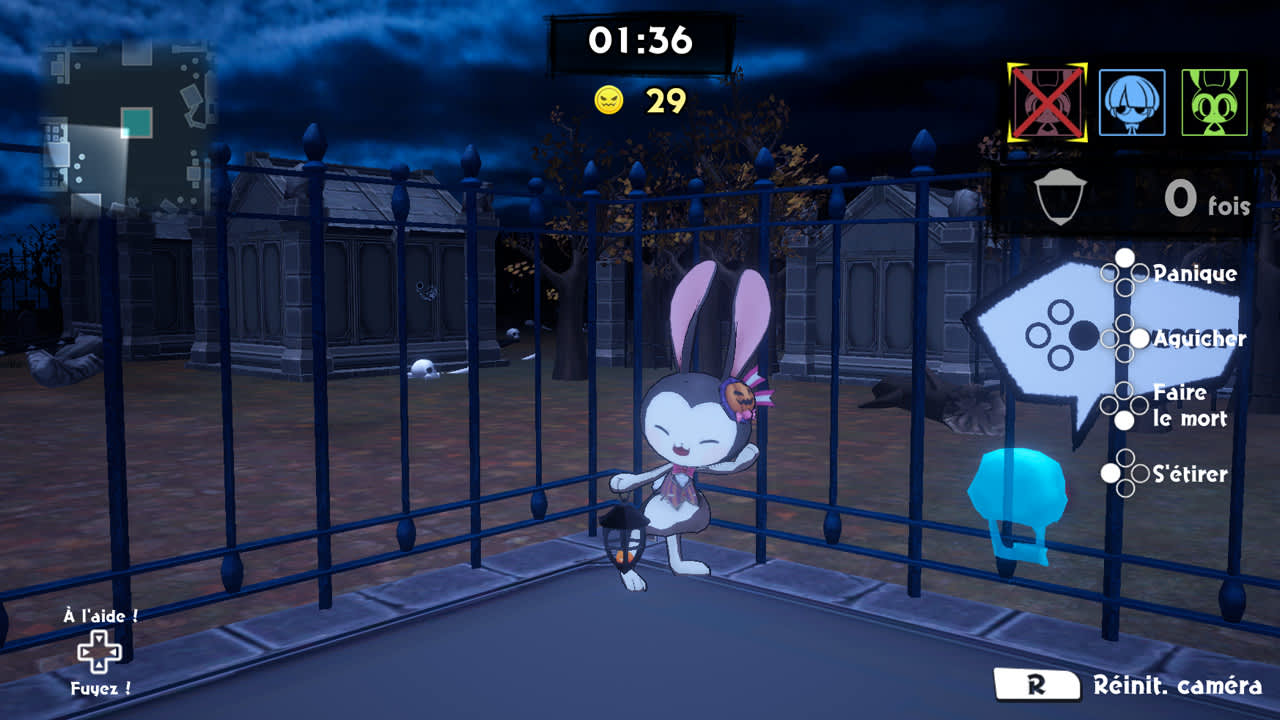
Task: Send the À l'aide ! call
Action: click(100, 617)
